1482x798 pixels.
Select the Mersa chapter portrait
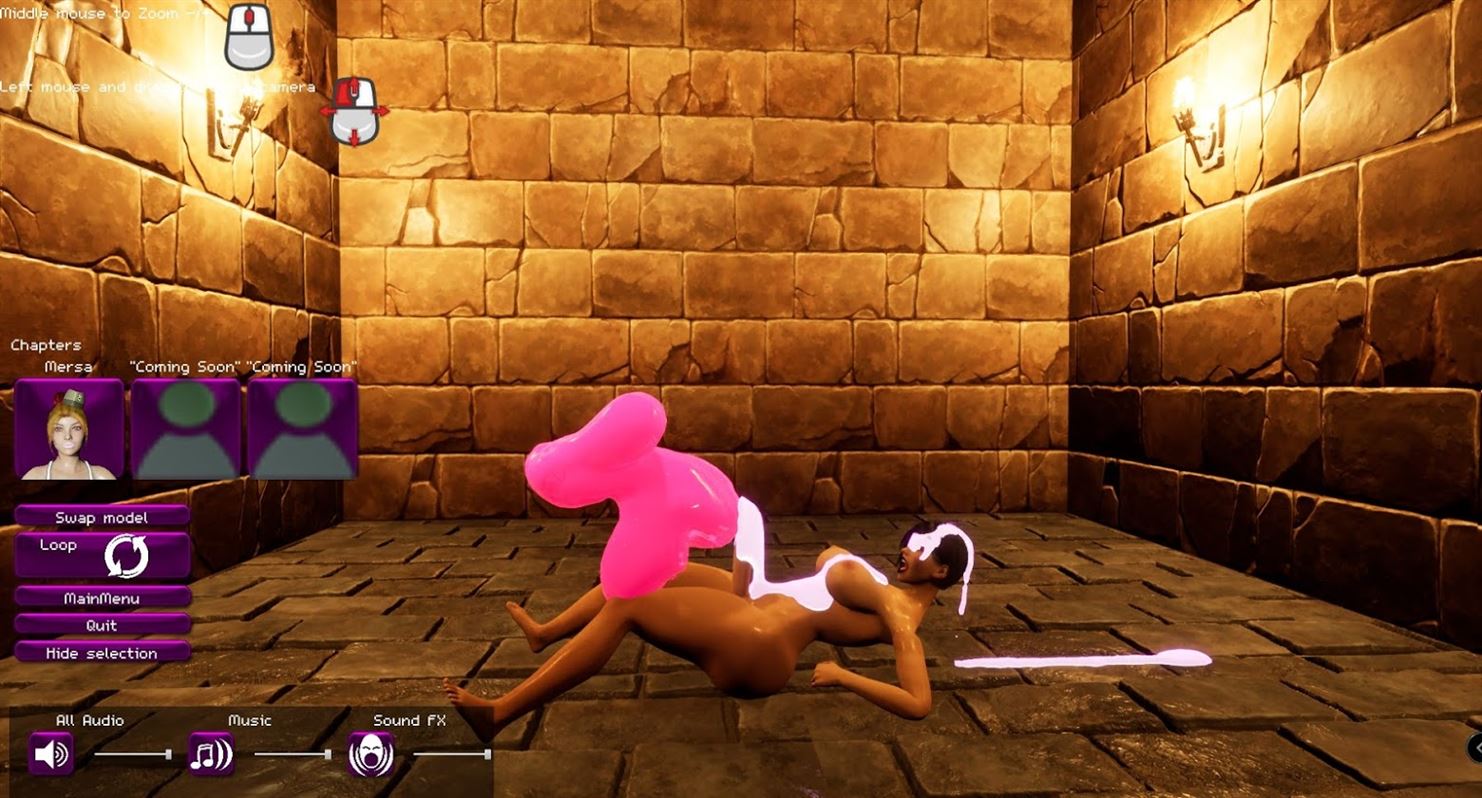click(69, 429)
